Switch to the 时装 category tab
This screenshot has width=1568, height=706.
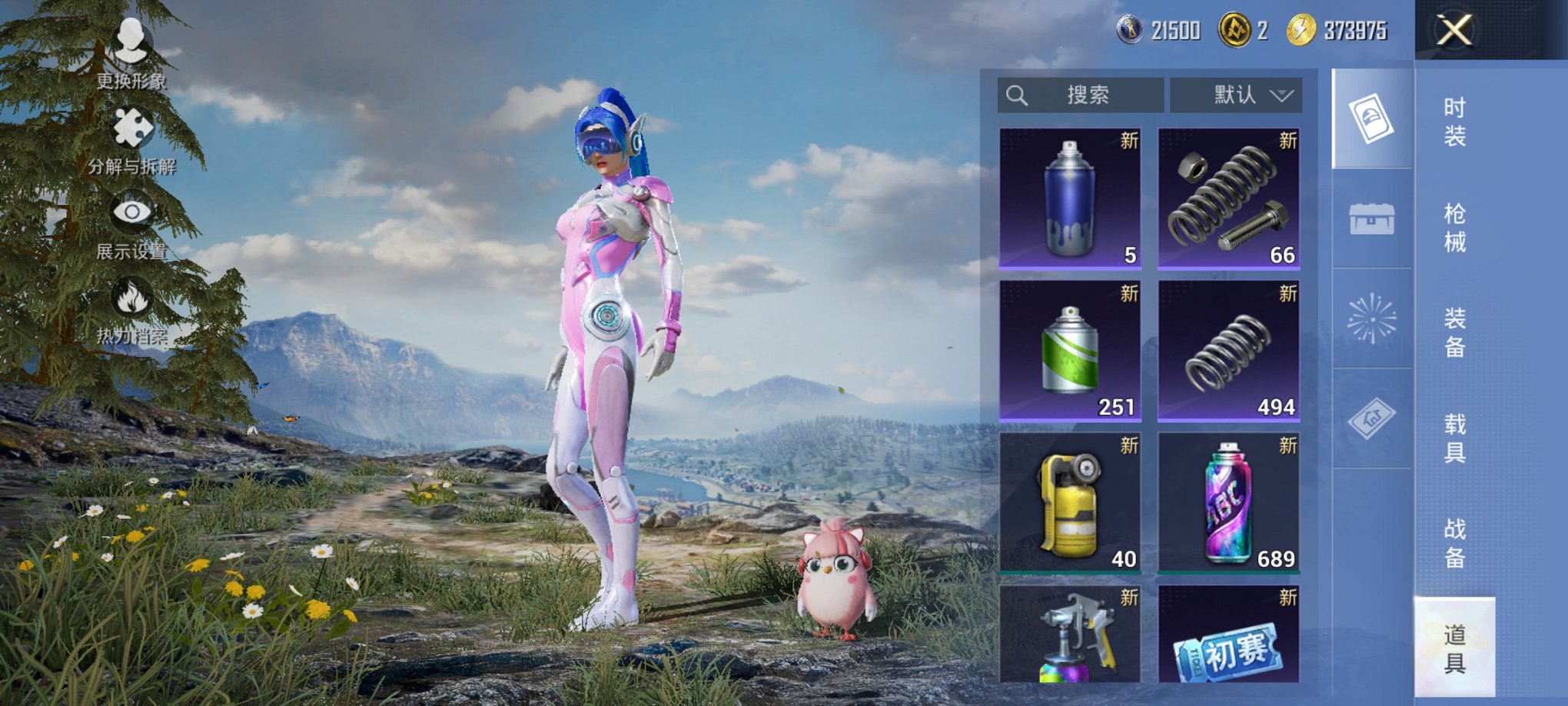tap(1454, 122)
